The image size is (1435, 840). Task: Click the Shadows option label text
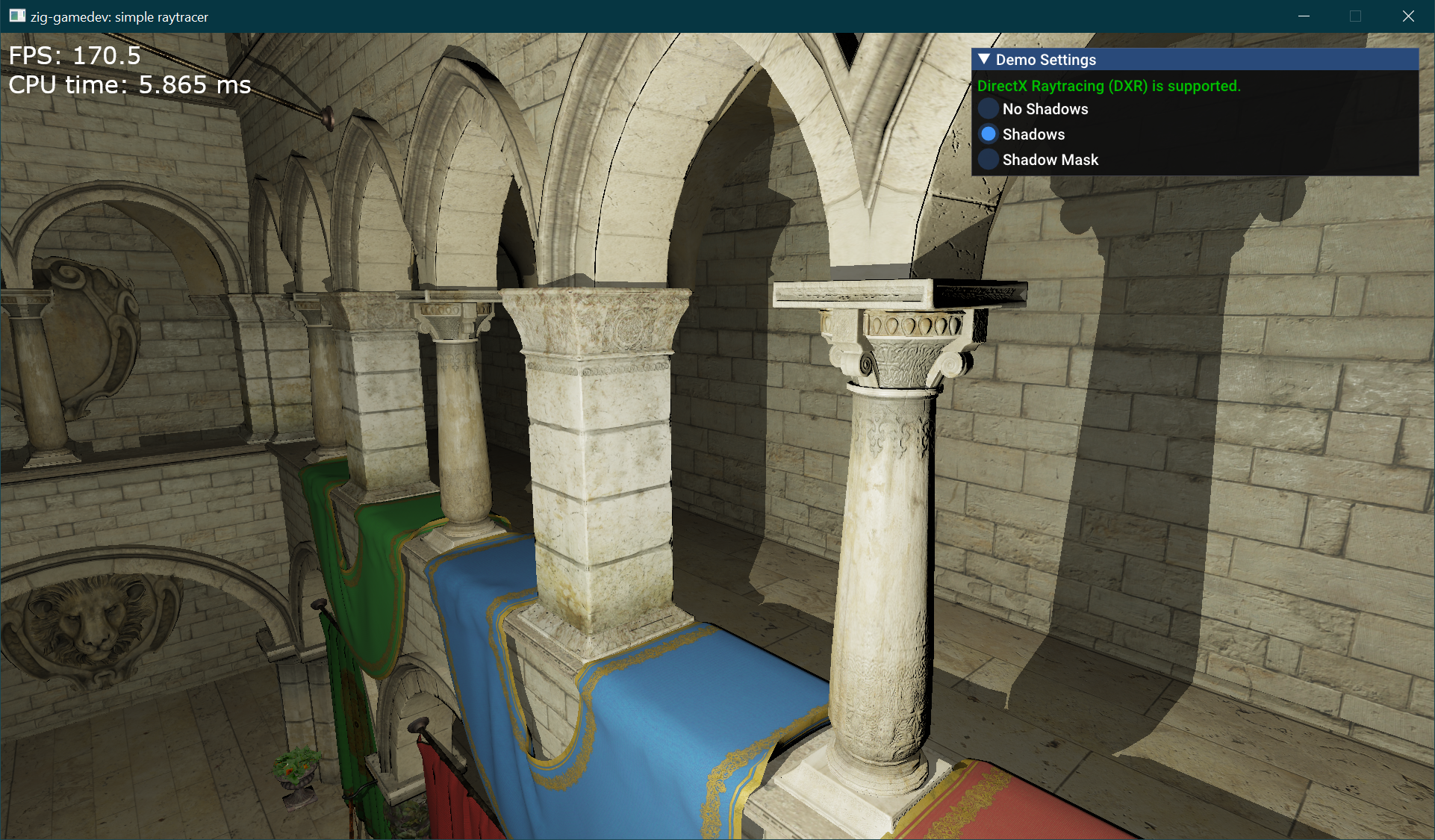1033,134
